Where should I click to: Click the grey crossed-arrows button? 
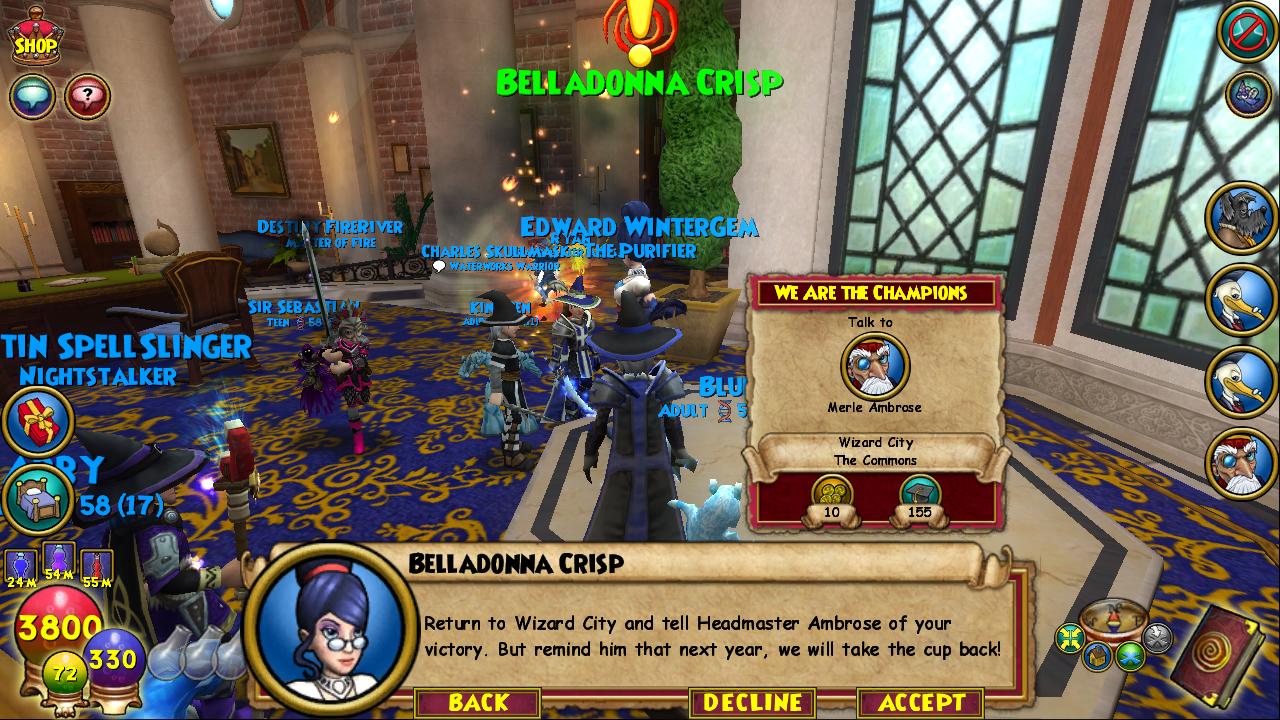[1156, 636]
